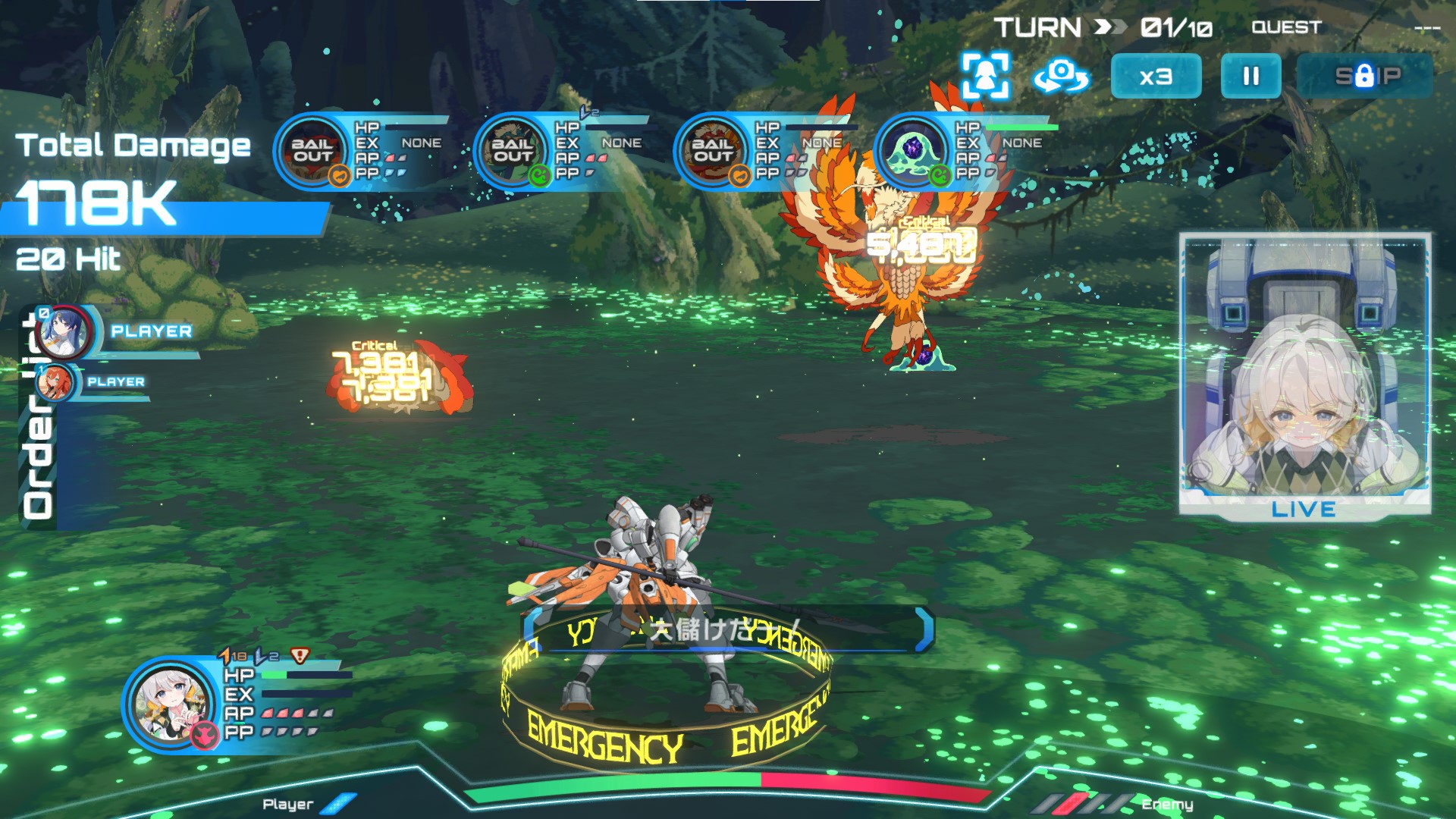This screenshot has height=819, width=1456.
Task: Click the locked SKIP button
Action: [1367, 77]
